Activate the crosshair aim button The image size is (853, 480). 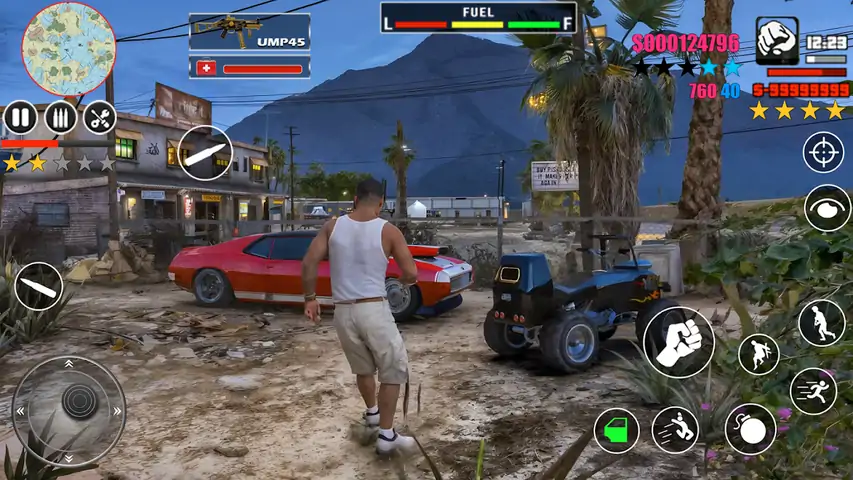click(824, 152)
